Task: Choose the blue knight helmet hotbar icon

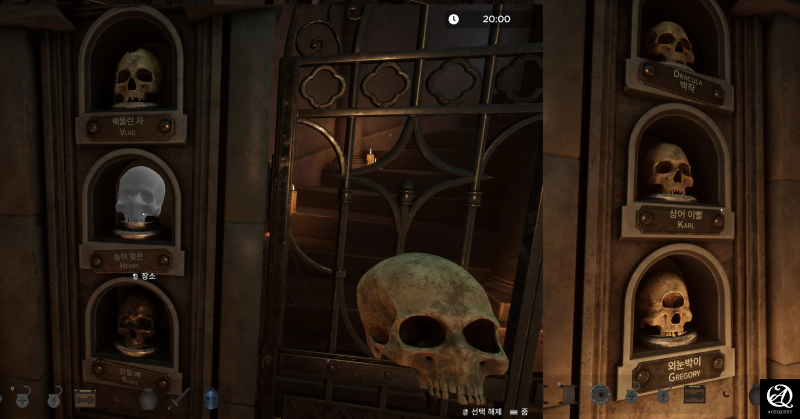Action: (211, 398)
